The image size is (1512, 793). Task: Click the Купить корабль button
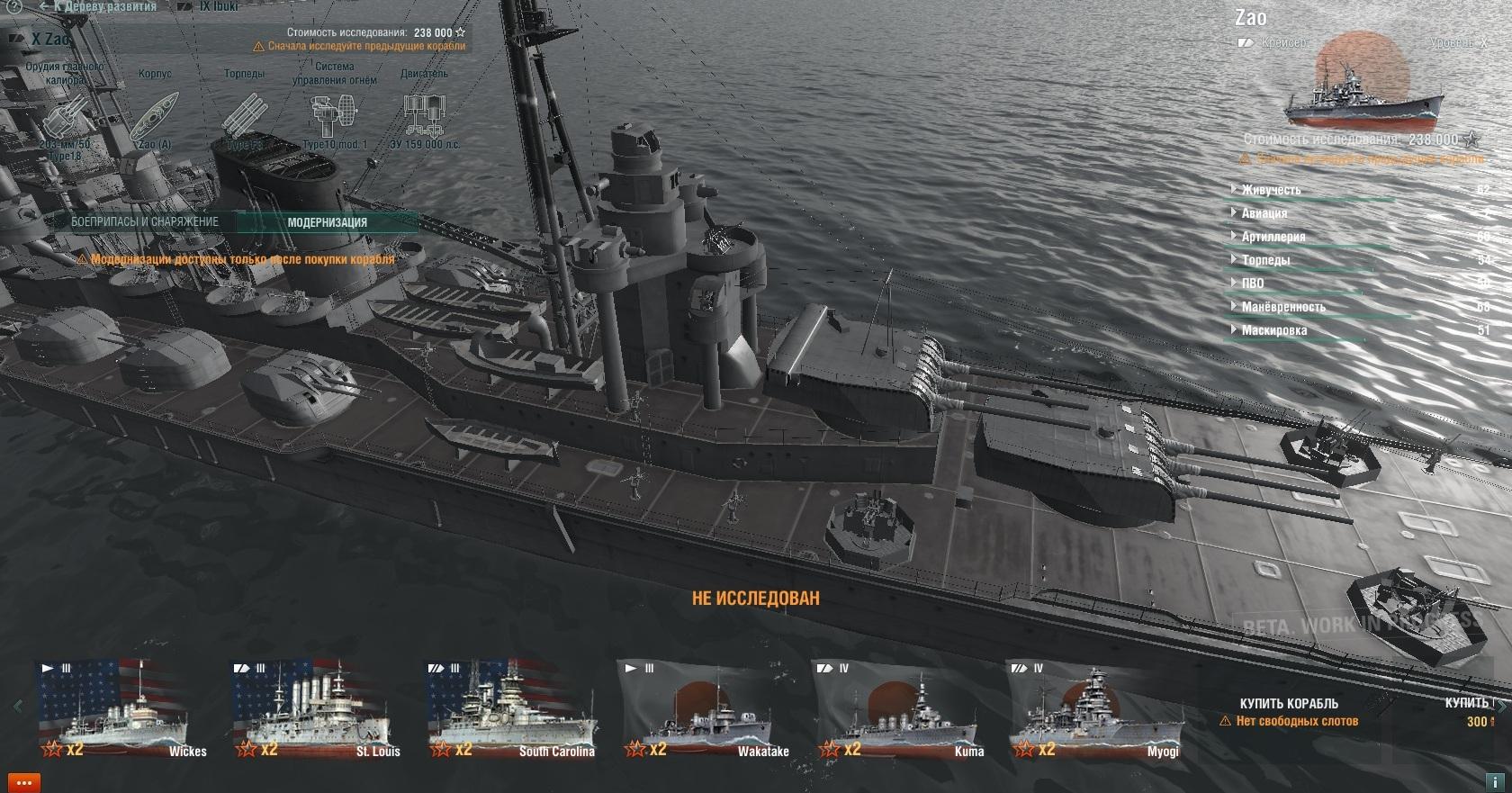click(x=1289, y=704)
